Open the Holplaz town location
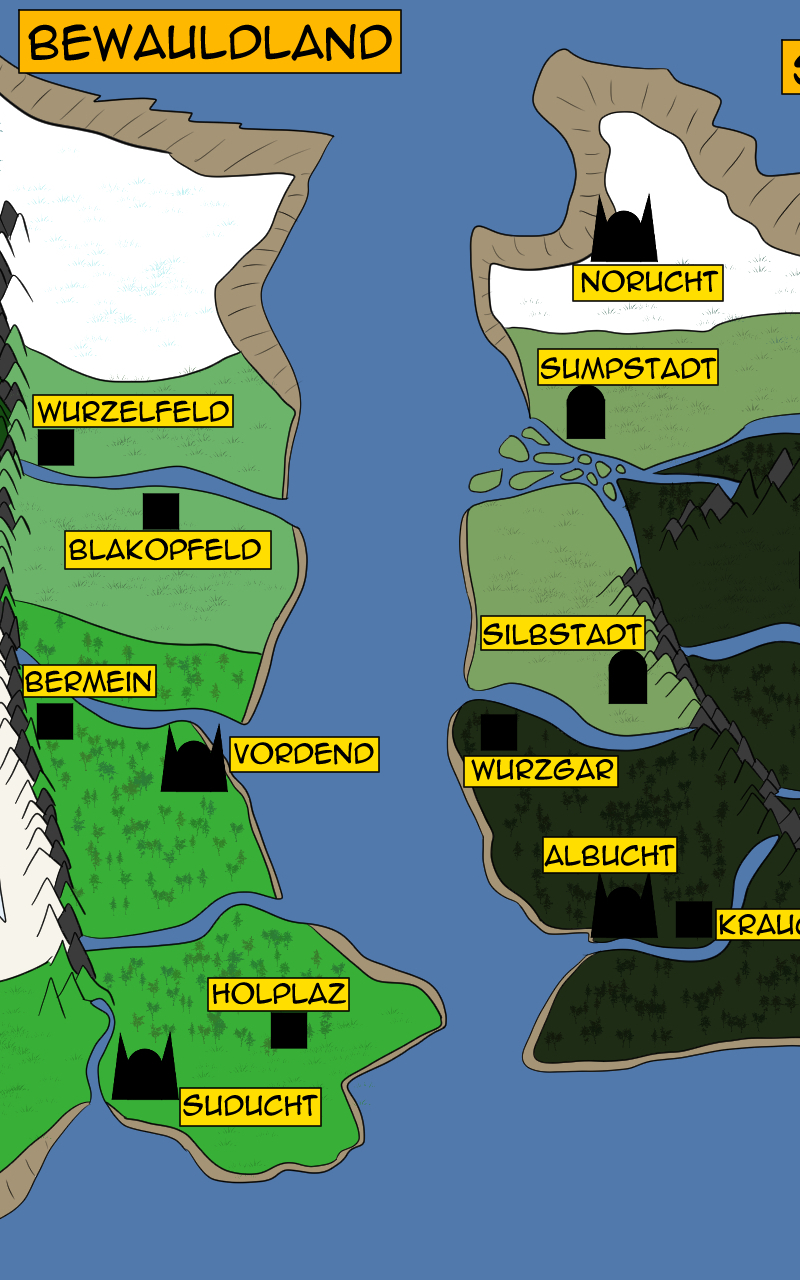 click(x=289, y=1030)
